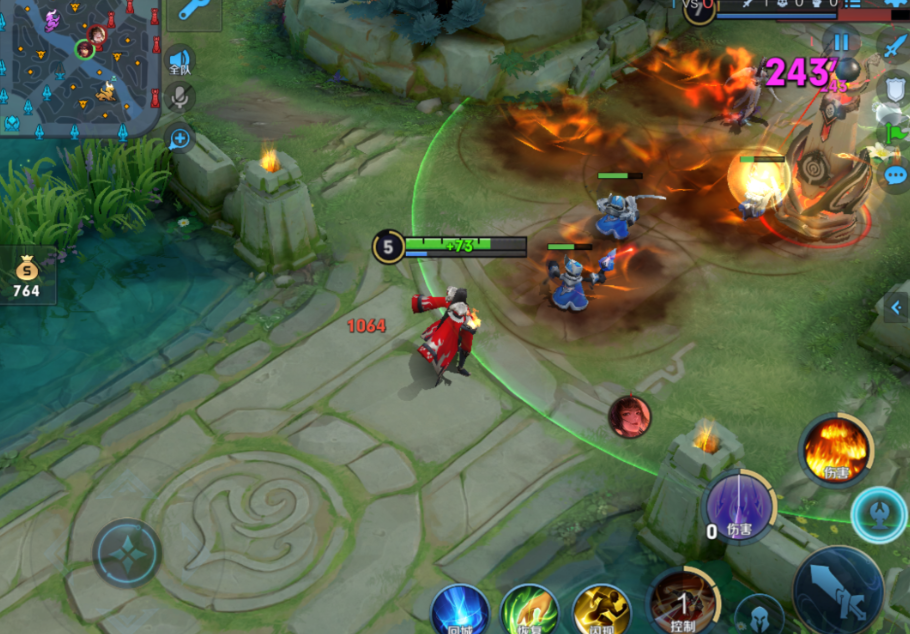The image size is (910, 634).
Task: Pause the match
Action: click(x=841, y=42)
